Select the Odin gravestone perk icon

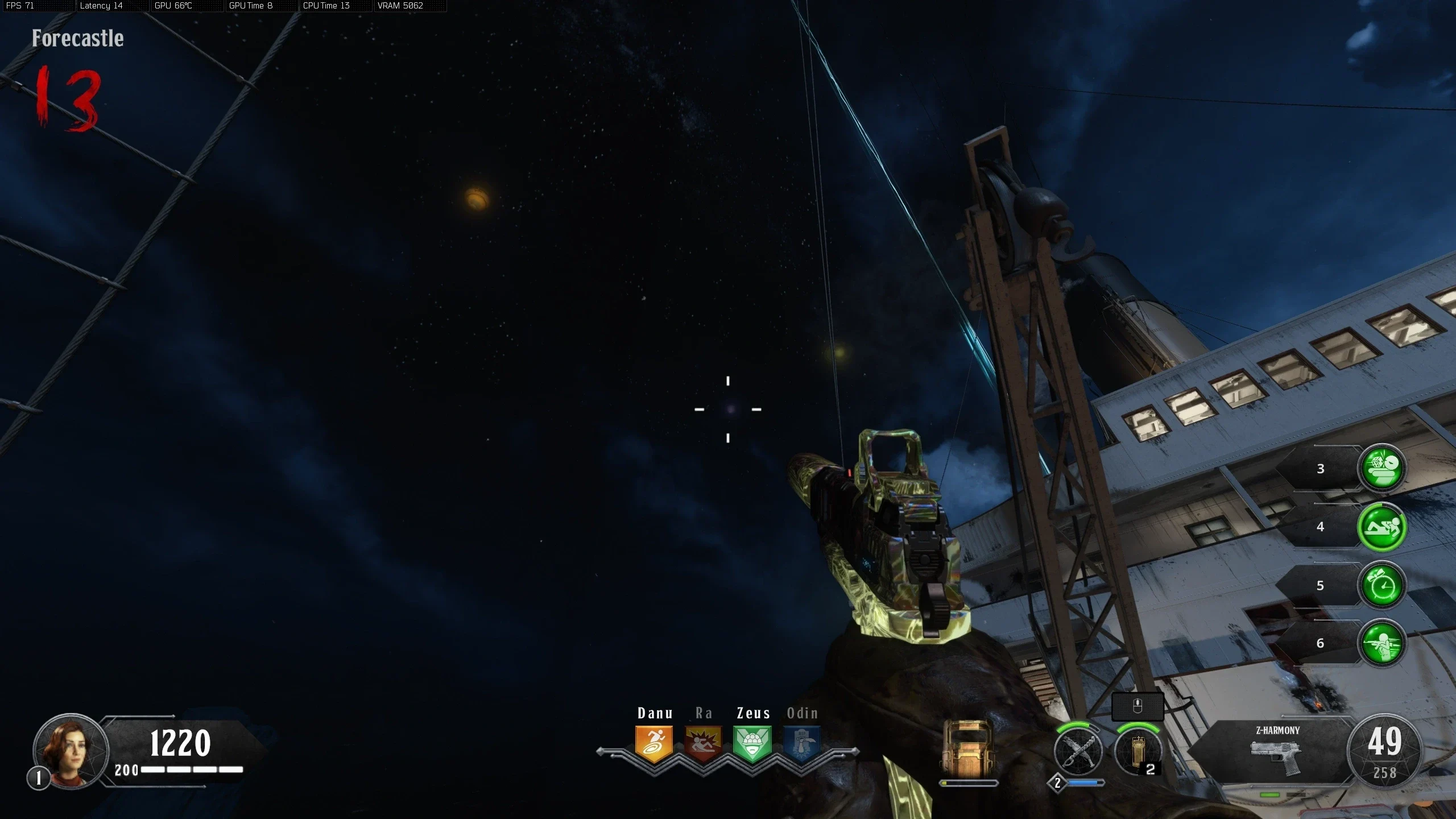[x=802, y=744]
